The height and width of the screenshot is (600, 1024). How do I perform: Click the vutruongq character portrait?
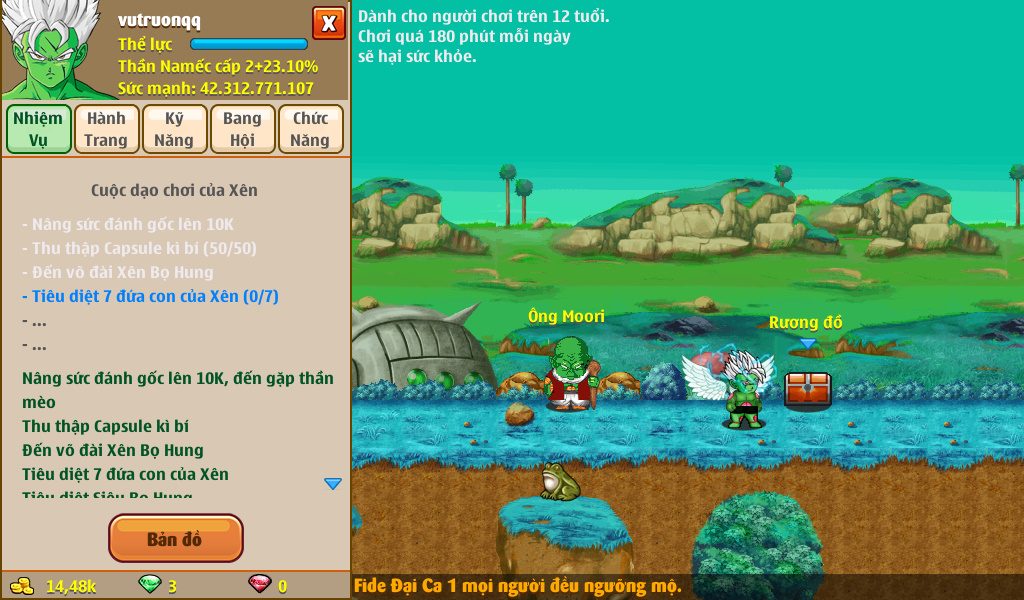(x=51, y=48)
